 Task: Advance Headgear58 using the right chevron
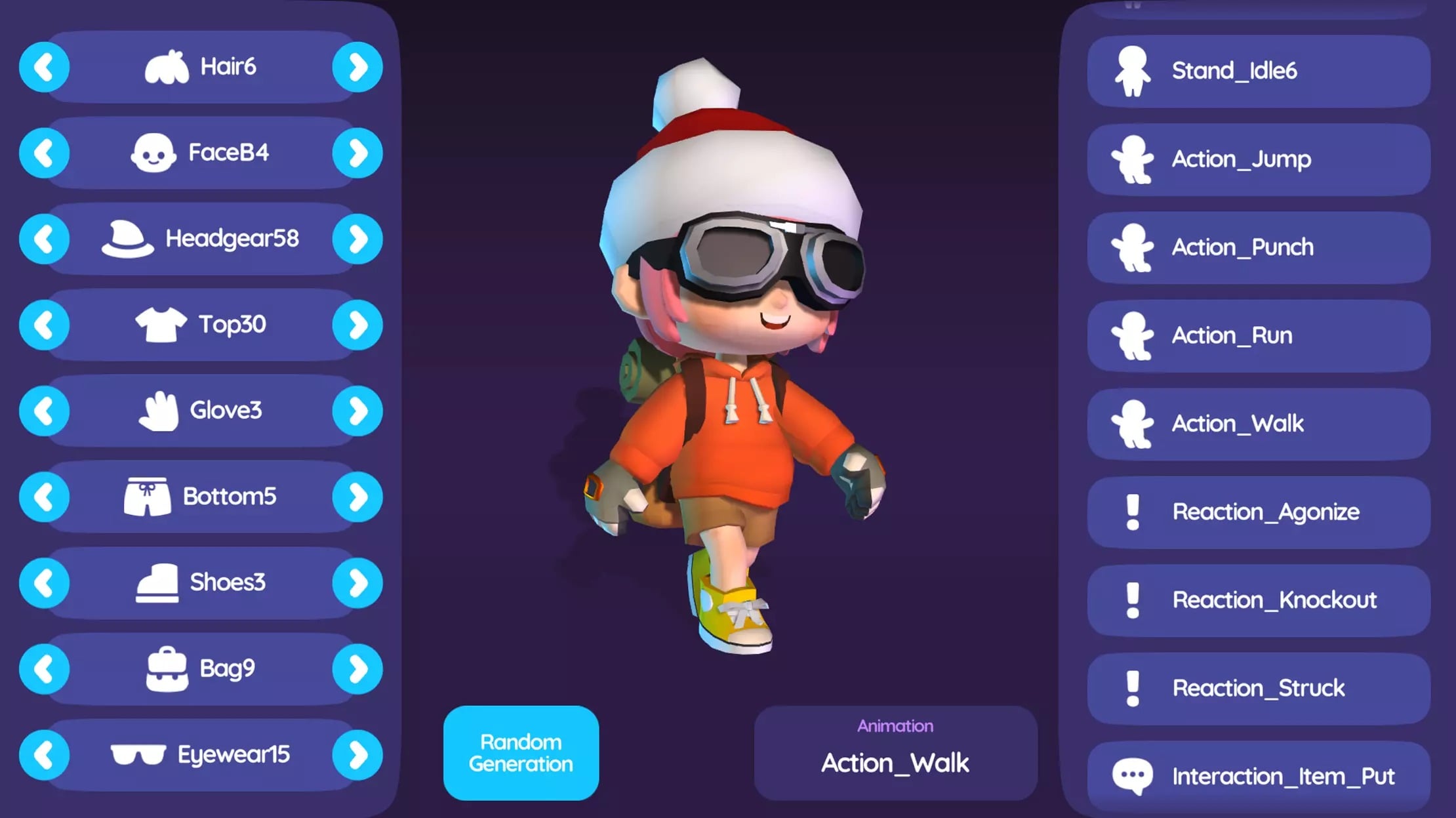point(357,238)
